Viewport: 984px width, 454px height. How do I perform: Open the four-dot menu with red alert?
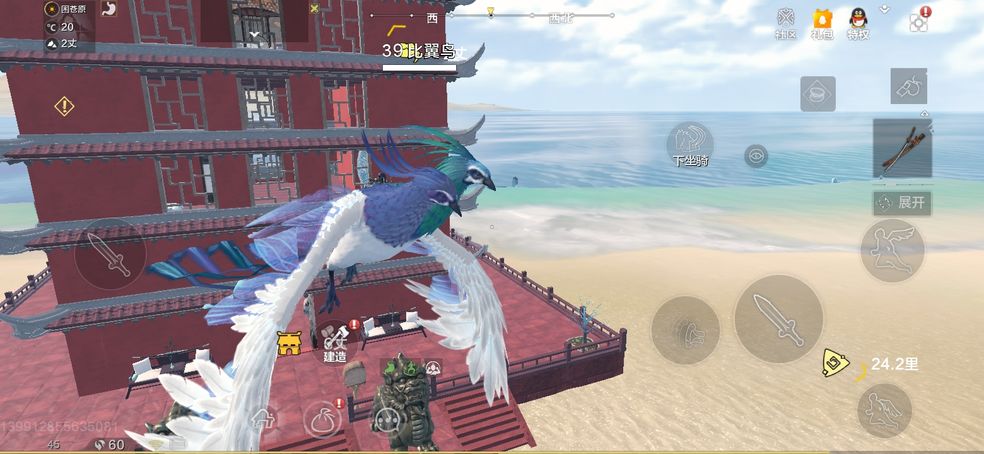pyautogui.click(x=919, y=21)
